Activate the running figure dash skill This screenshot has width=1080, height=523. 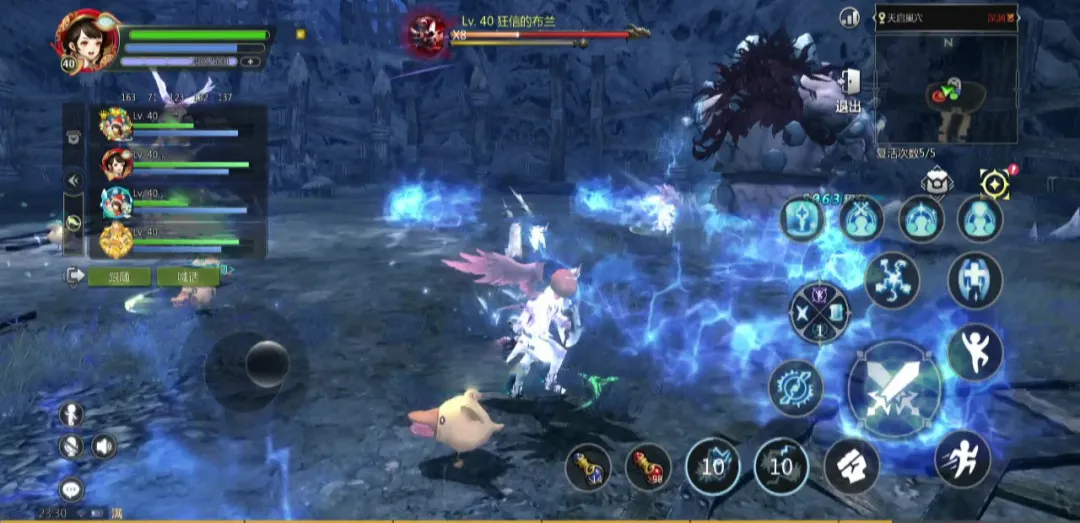point(962,459)
